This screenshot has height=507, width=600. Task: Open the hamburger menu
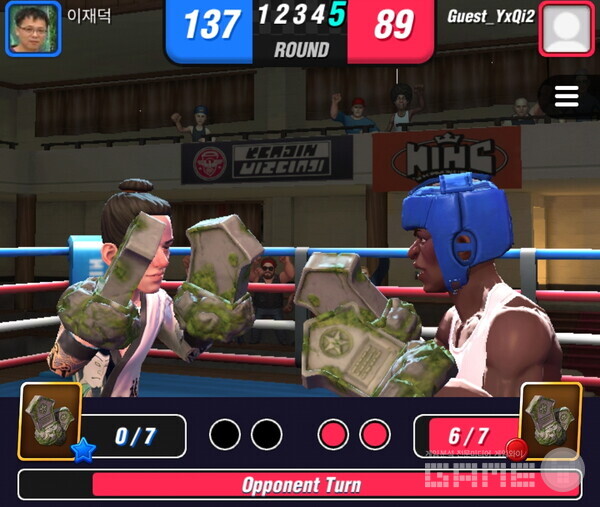[x=567, y=96]
